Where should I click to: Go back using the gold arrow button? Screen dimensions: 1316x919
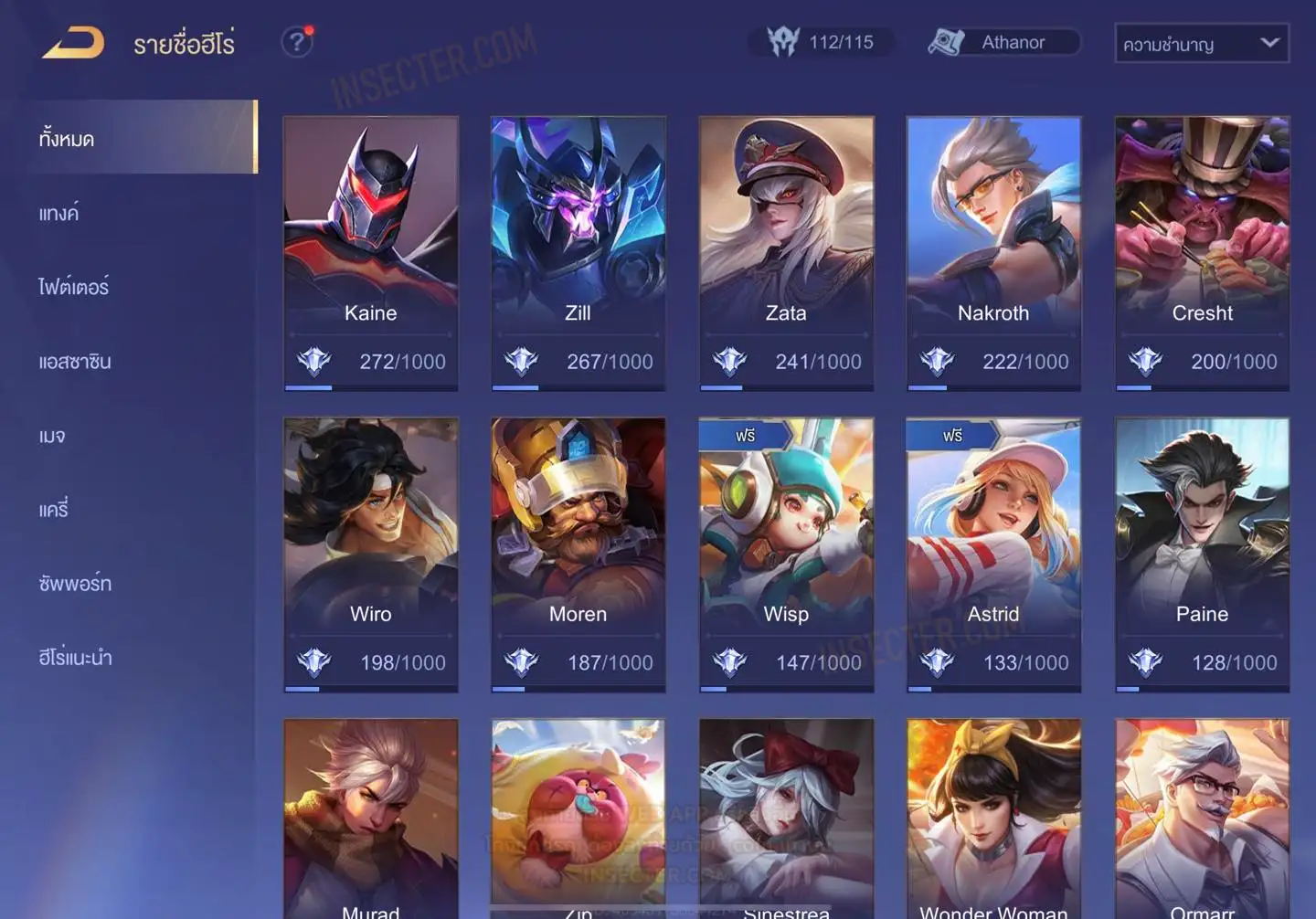(x=74, y=43)
